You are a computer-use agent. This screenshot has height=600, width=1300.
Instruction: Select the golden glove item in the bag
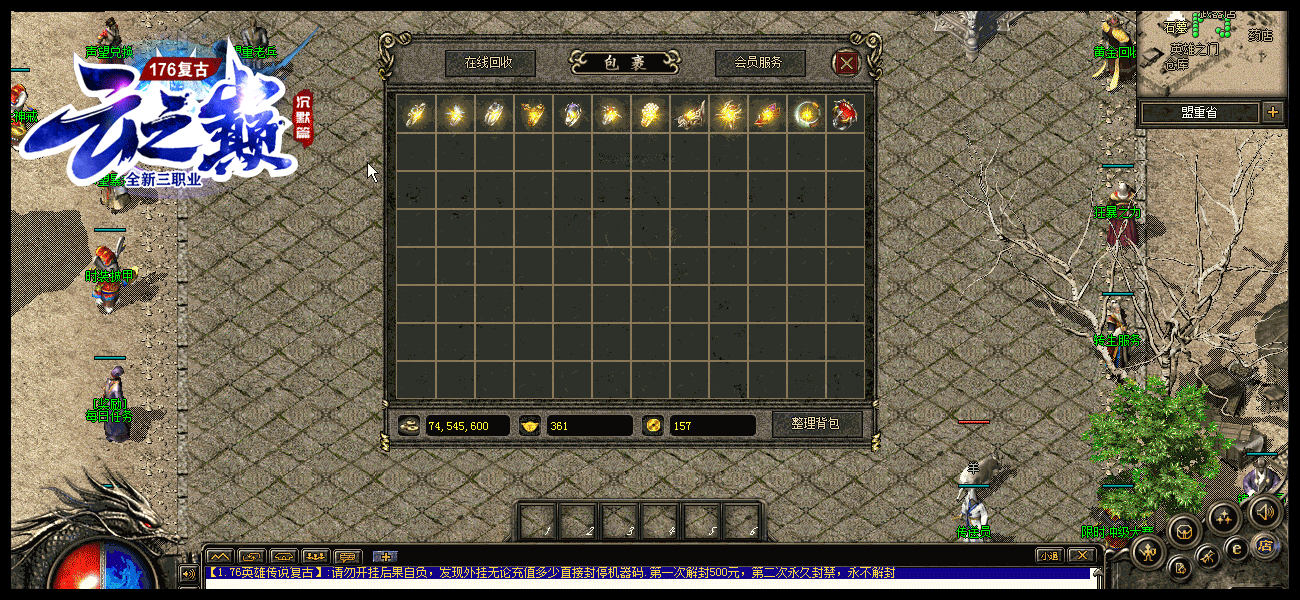tap(650, 114)
